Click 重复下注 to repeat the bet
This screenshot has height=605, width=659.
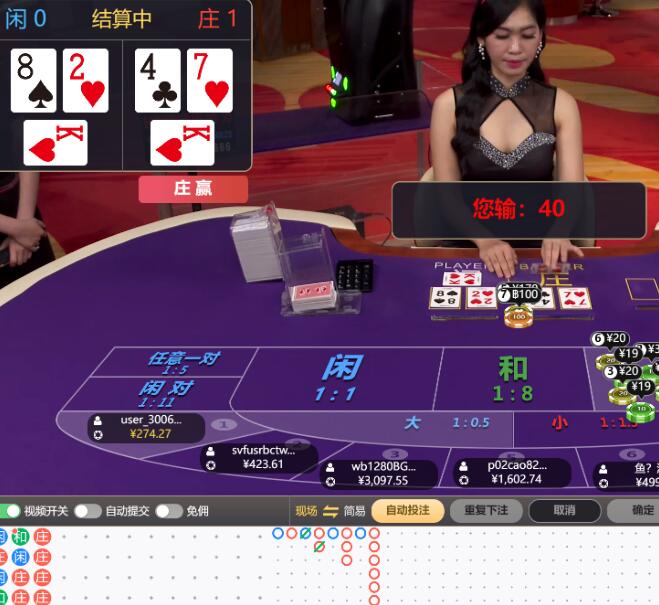pos(486,510)
